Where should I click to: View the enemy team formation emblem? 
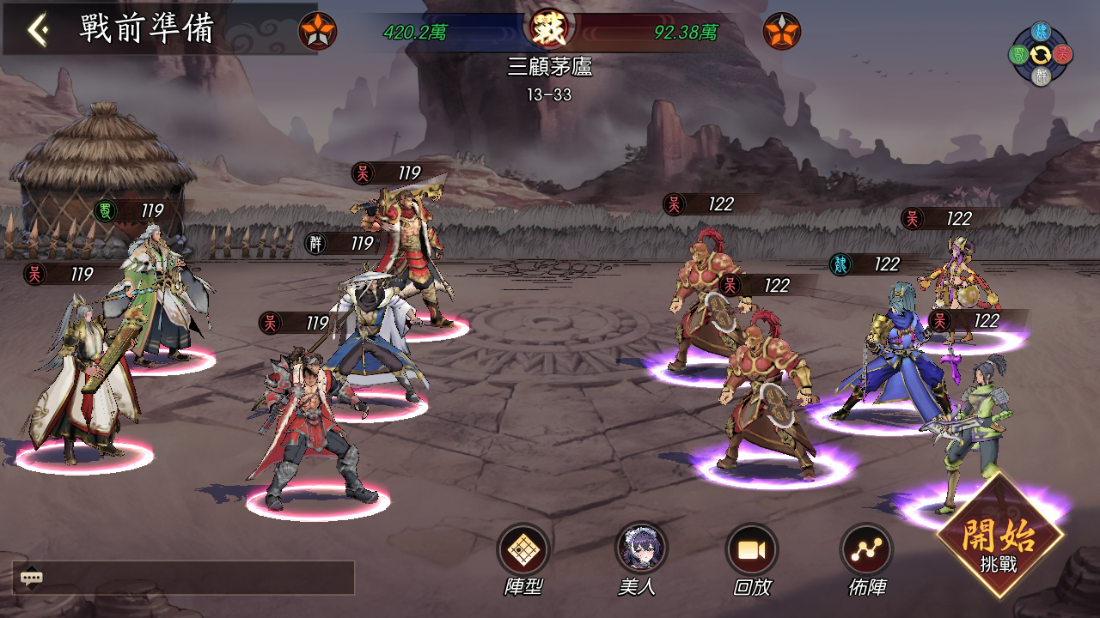[782, 33]
